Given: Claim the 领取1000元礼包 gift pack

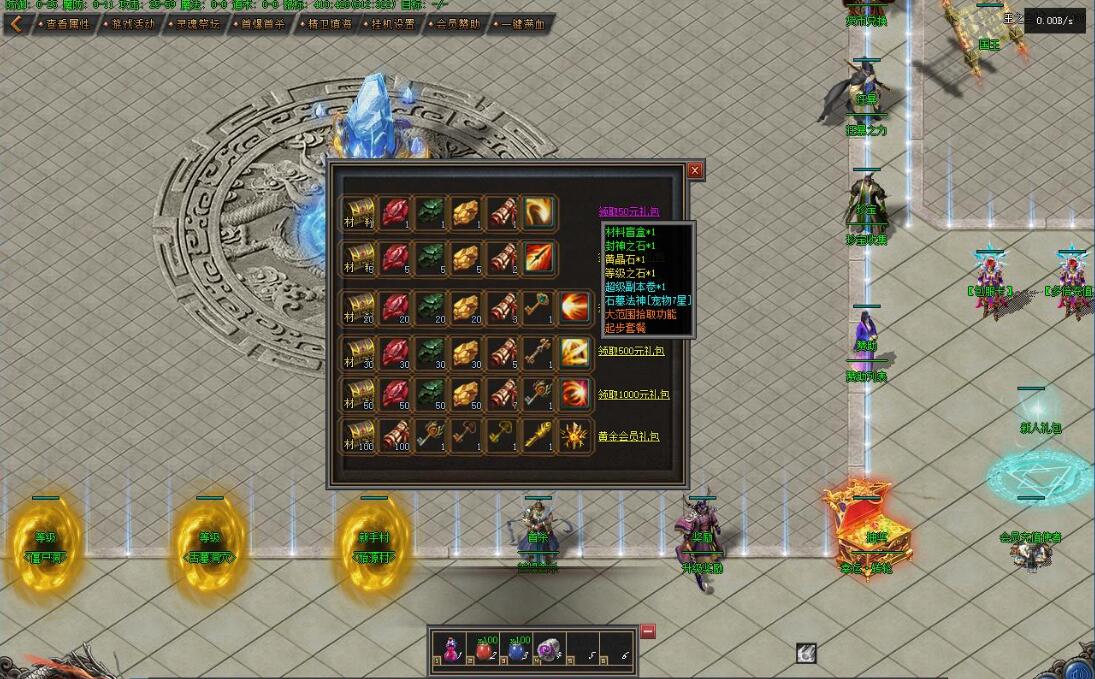Looking at the screenshot, I should click(x=632, y=394).
